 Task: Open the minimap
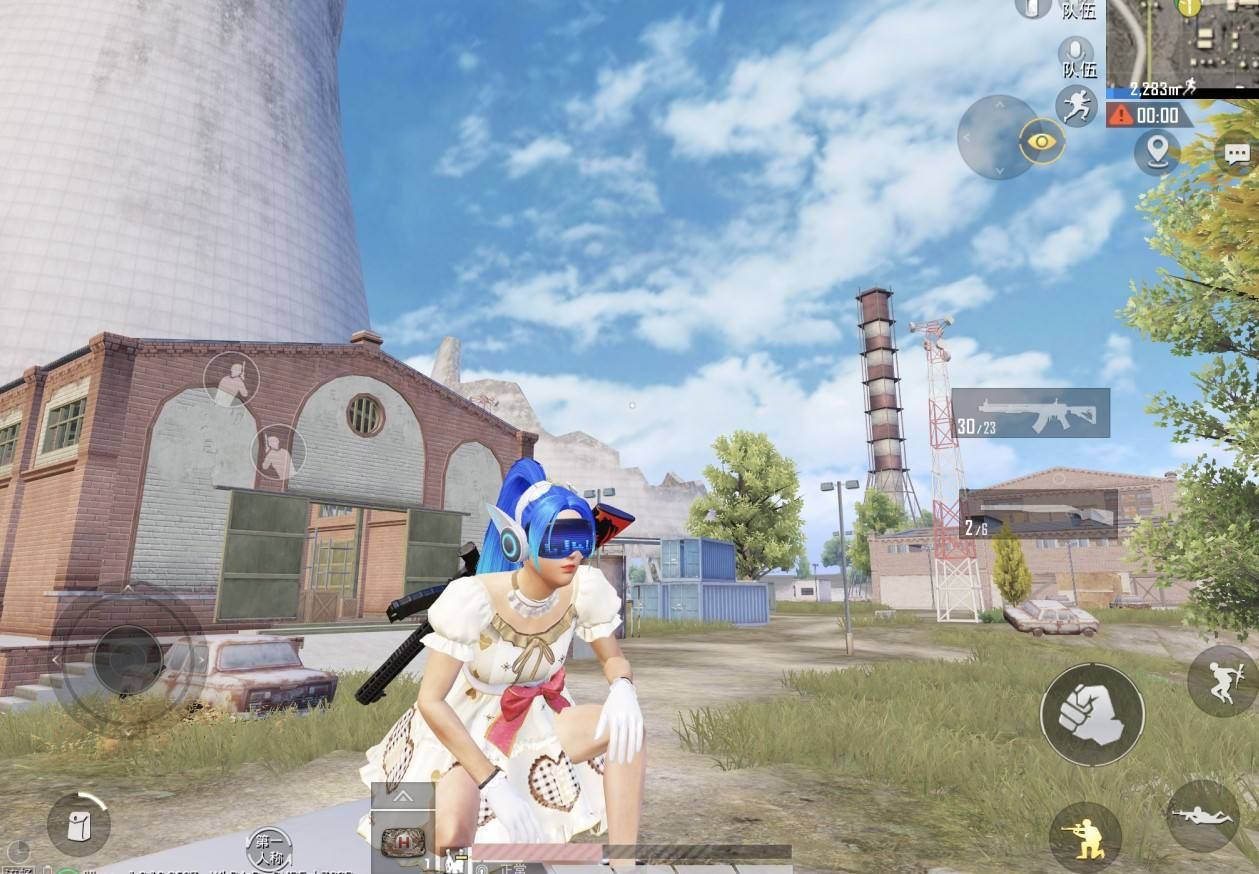point(1182,44)
